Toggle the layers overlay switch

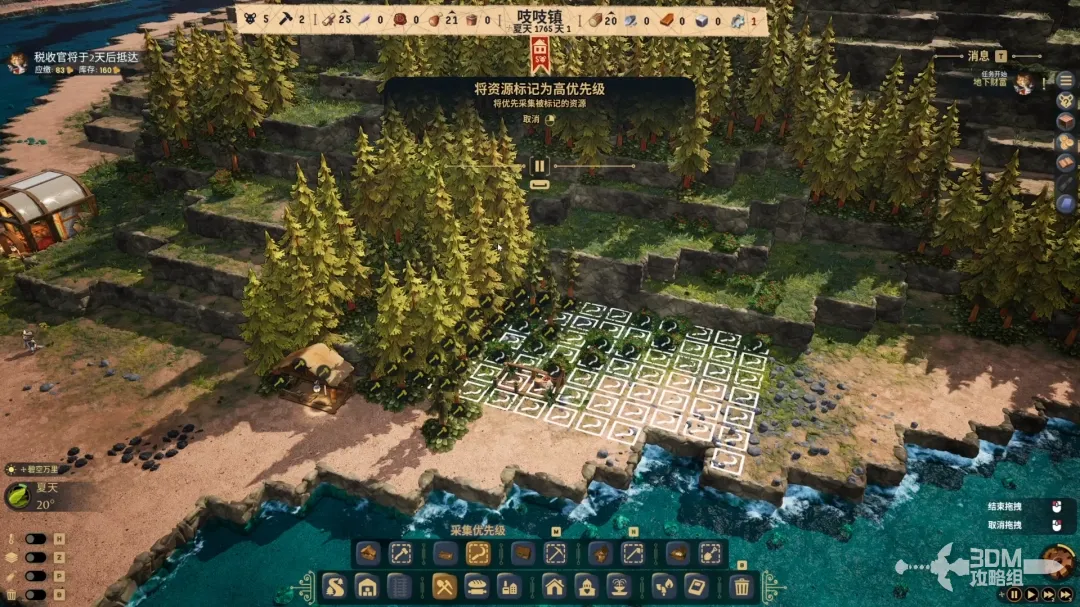(36, 557)
